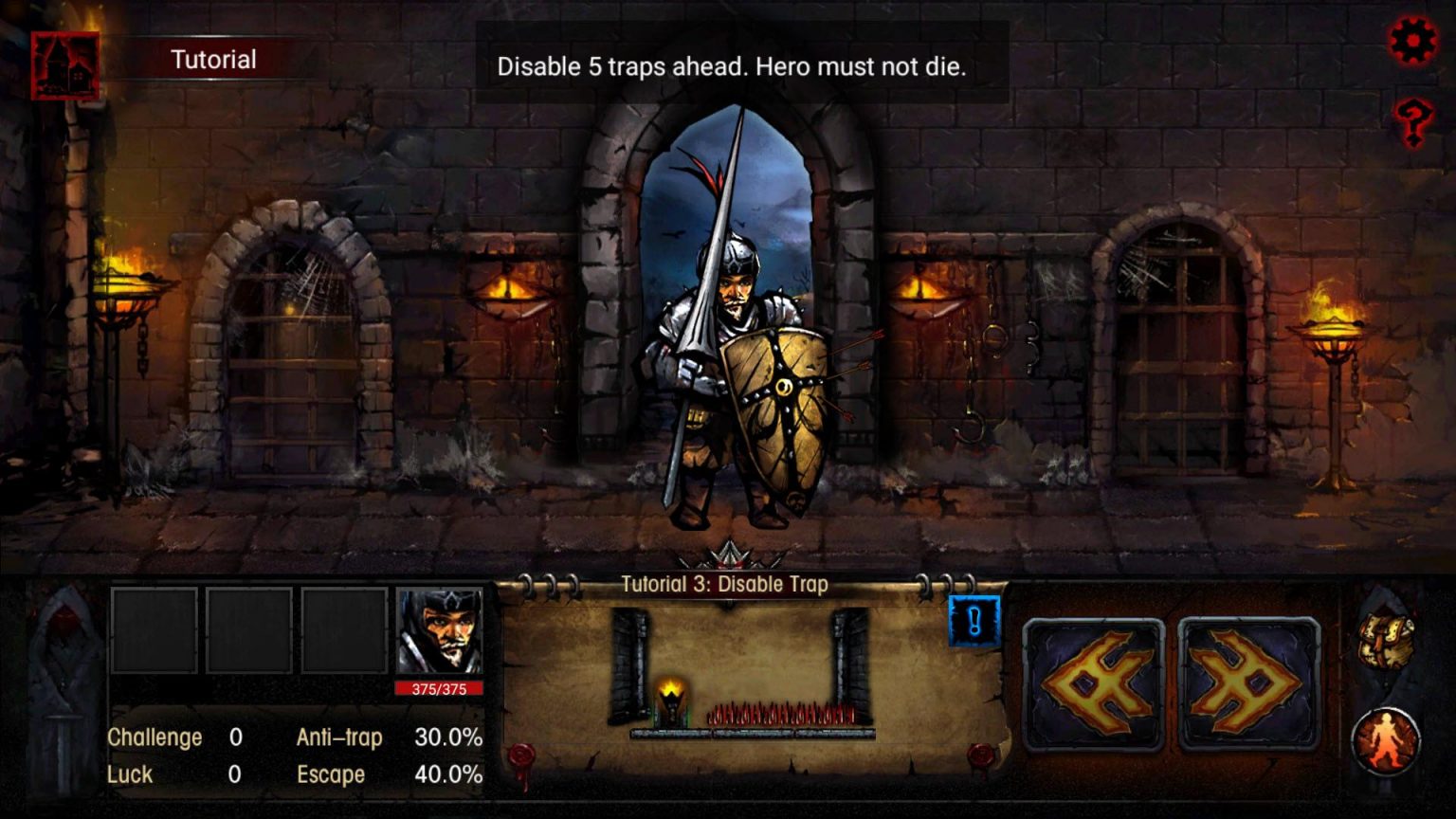Select the first empty companion slot
Viewport: 1456px width, 819px height.
point(154,628)
